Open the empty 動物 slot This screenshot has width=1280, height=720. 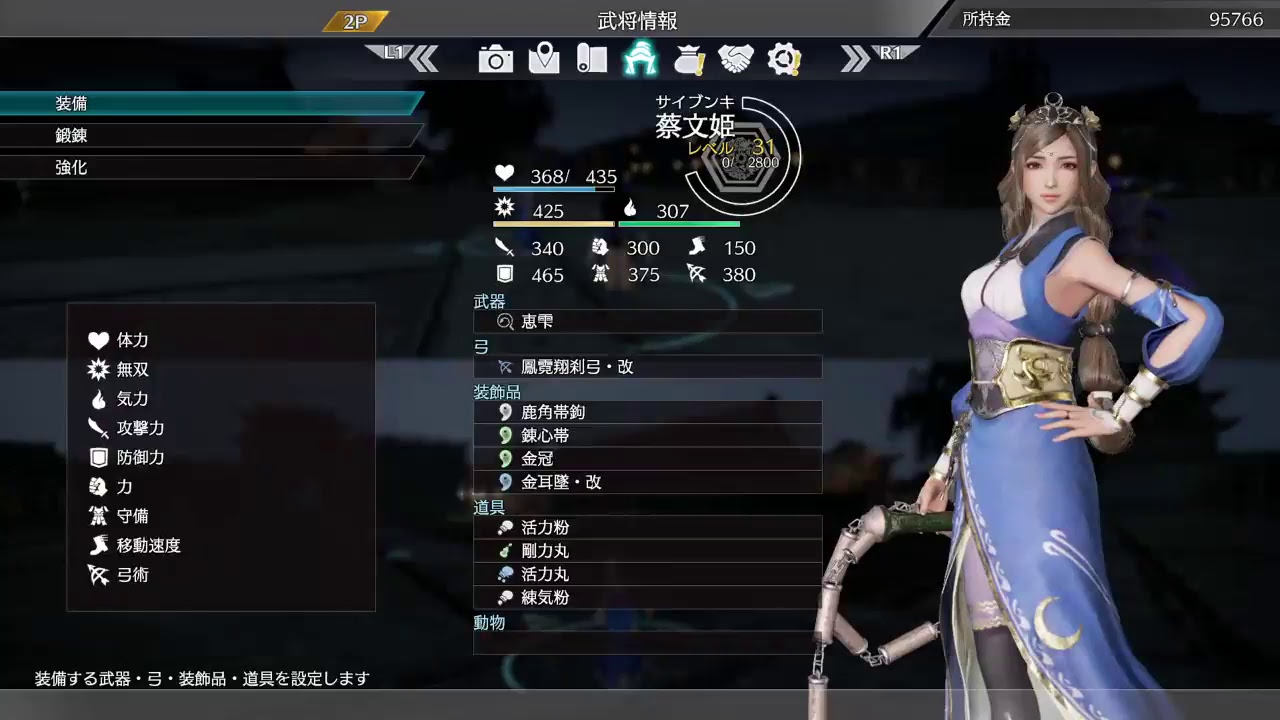[647, 643]
